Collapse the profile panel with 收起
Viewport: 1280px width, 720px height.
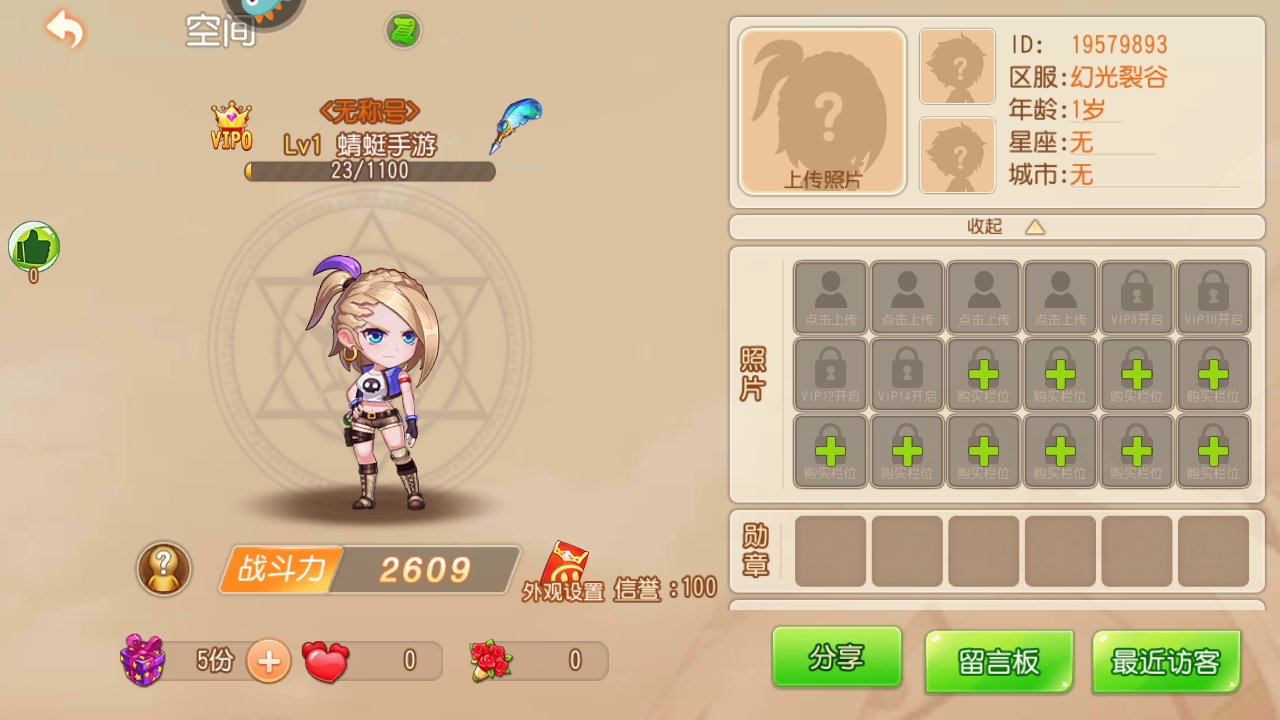pos(1003,227)
